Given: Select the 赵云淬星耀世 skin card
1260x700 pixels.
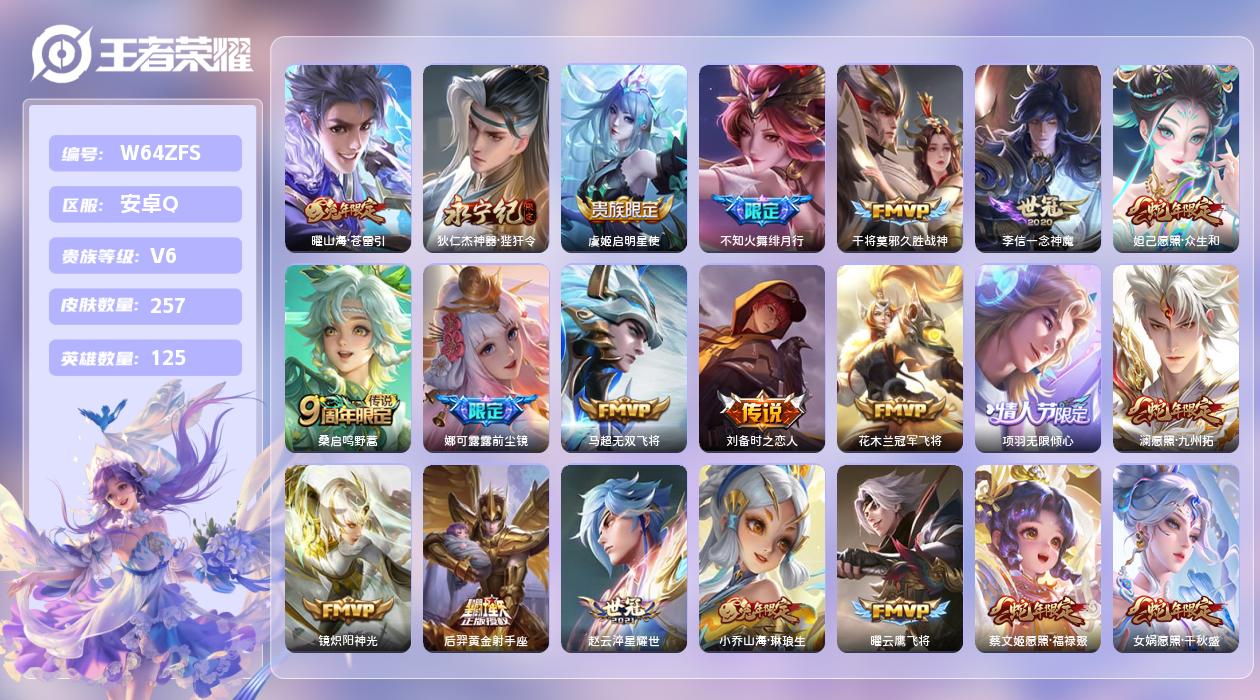Looking at the screenshot, I should click(624, 558).
